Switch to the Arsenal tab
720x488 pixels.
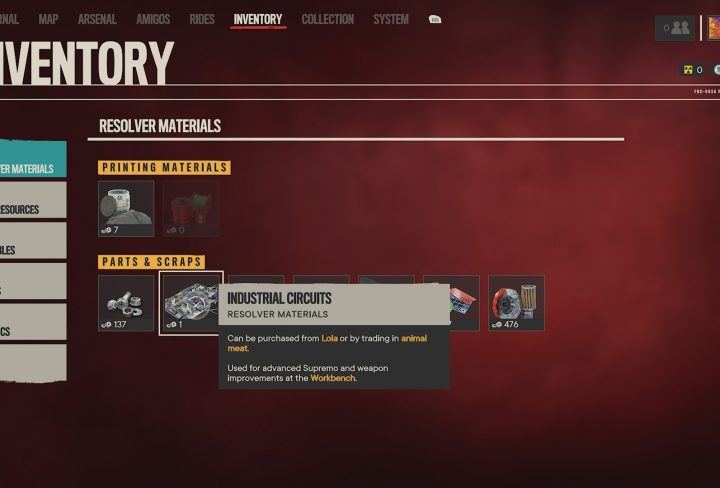click(97, 19)
